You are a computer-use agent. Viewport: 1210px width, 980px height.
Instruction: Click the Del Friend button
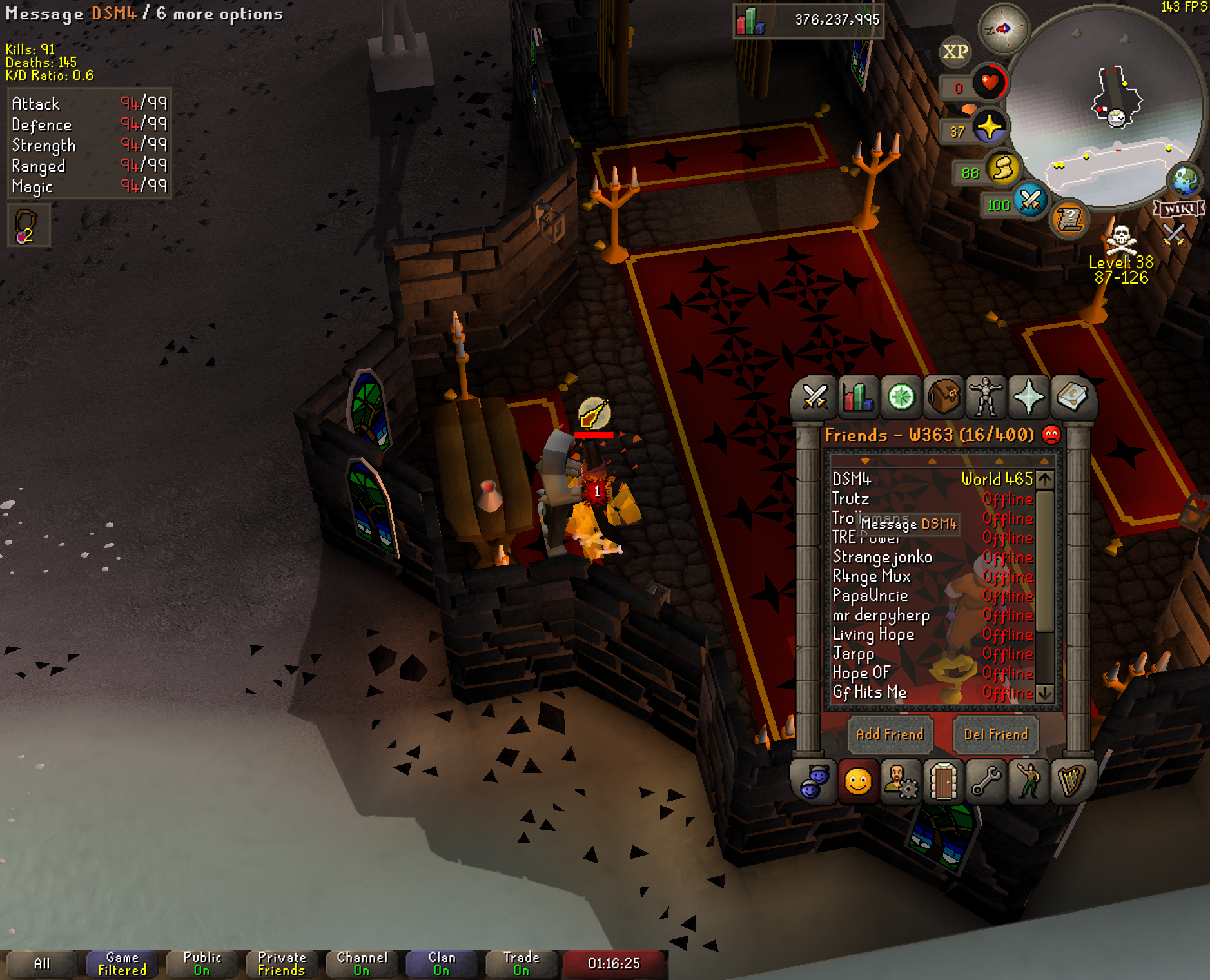coord(995,734)
